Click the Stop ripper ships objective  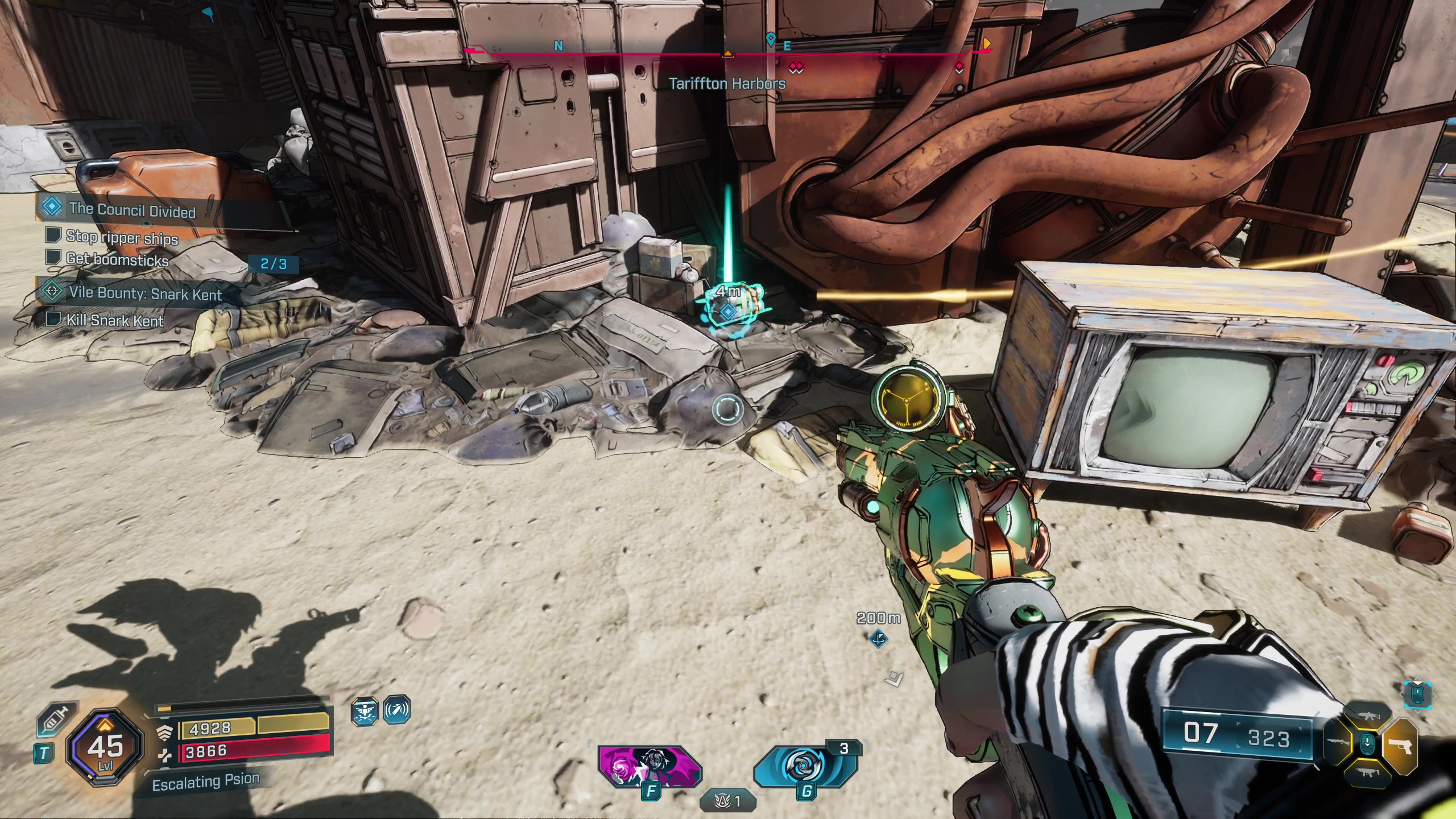click(122, 237)
